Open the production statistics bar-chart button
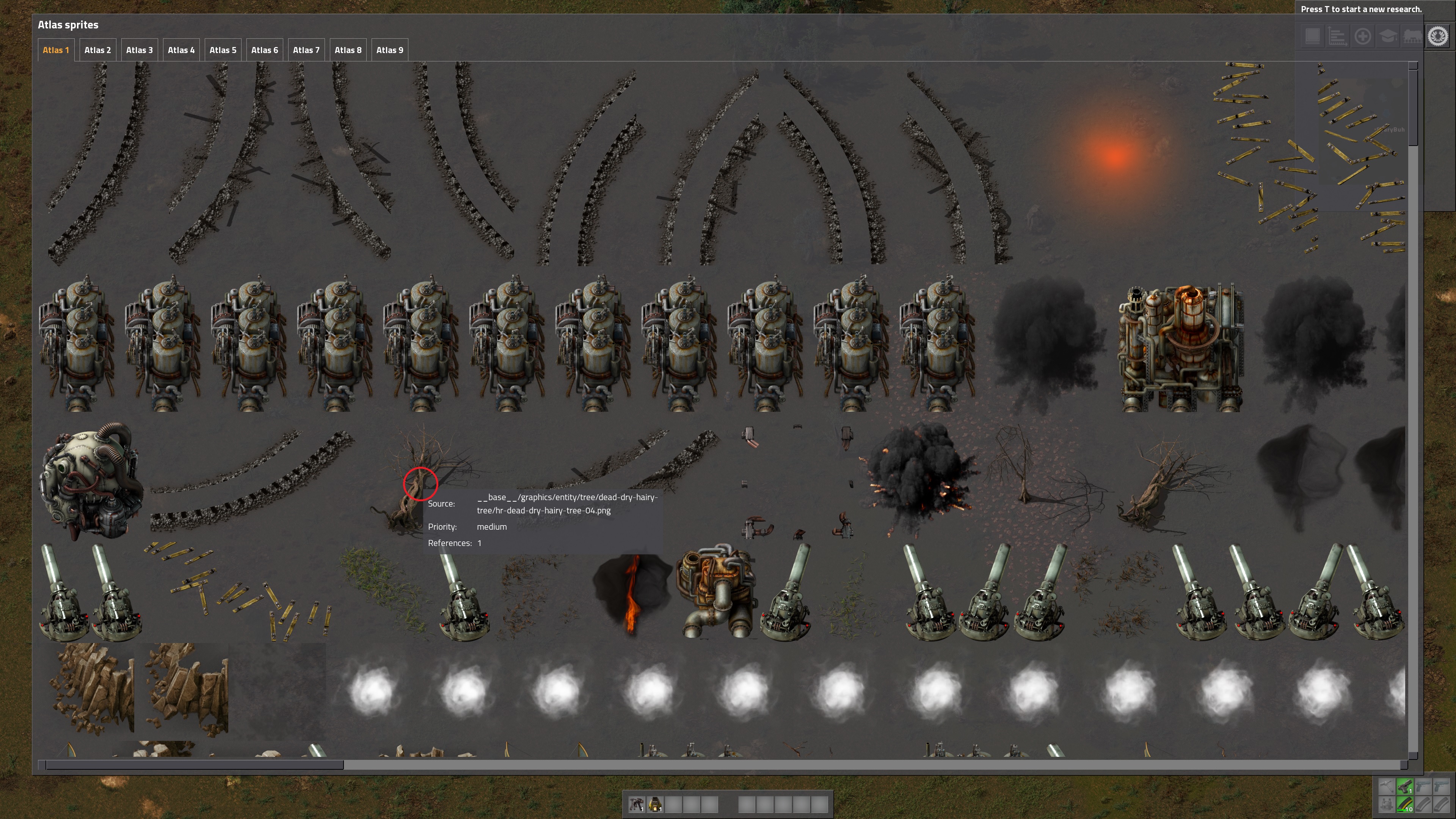This screenshot has width=1456, height=819. 1337,37
